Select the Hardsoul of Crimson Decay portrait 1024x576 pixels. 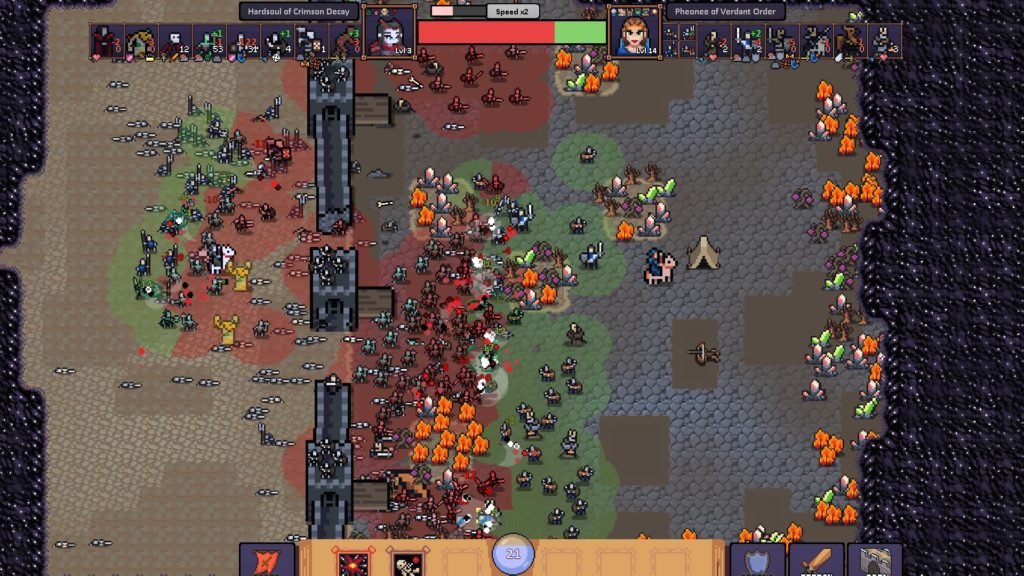coord(390,33)
